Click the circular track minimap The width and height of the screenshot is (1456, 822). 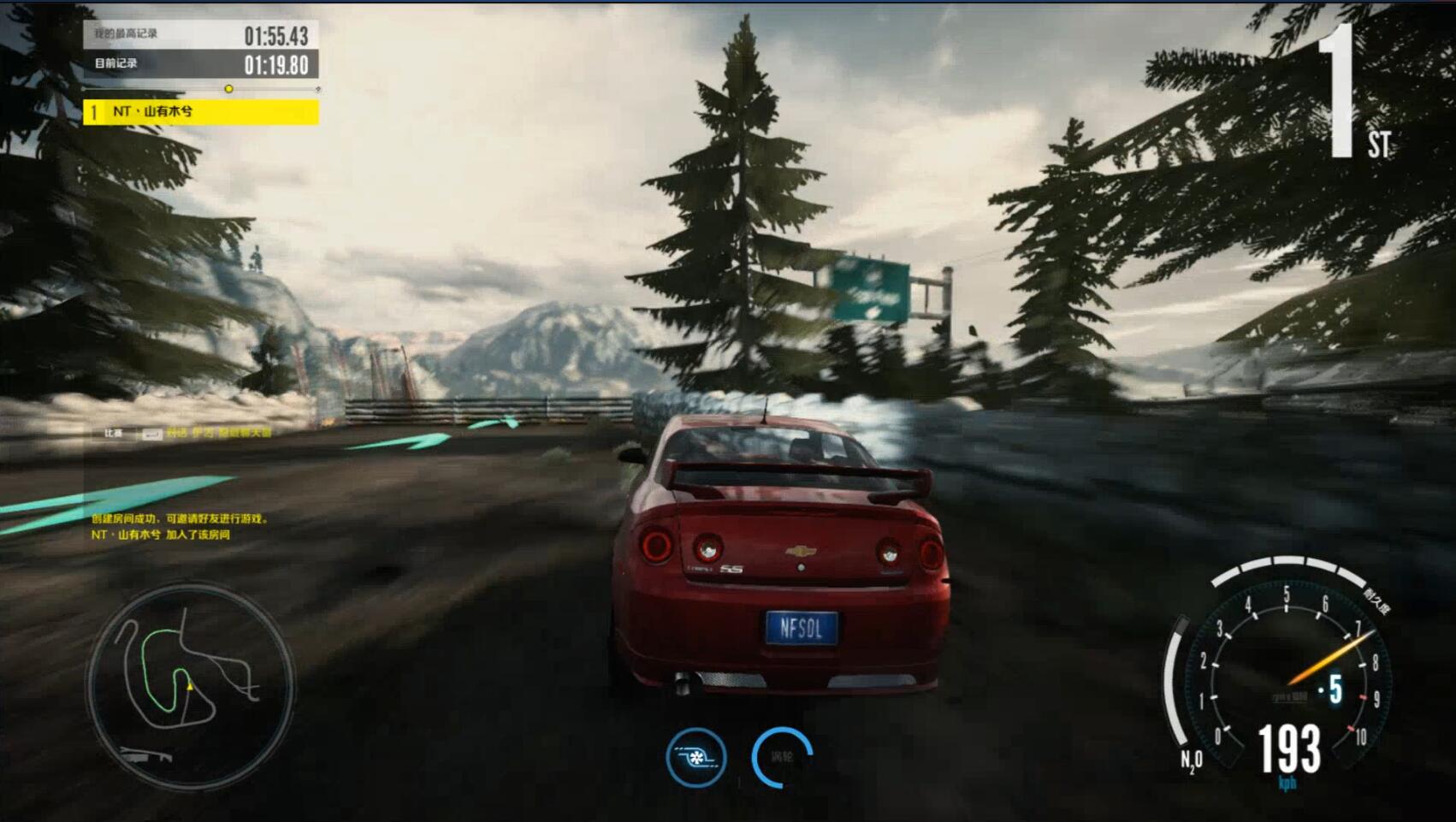pyautogui.click(x=189, y=685)
